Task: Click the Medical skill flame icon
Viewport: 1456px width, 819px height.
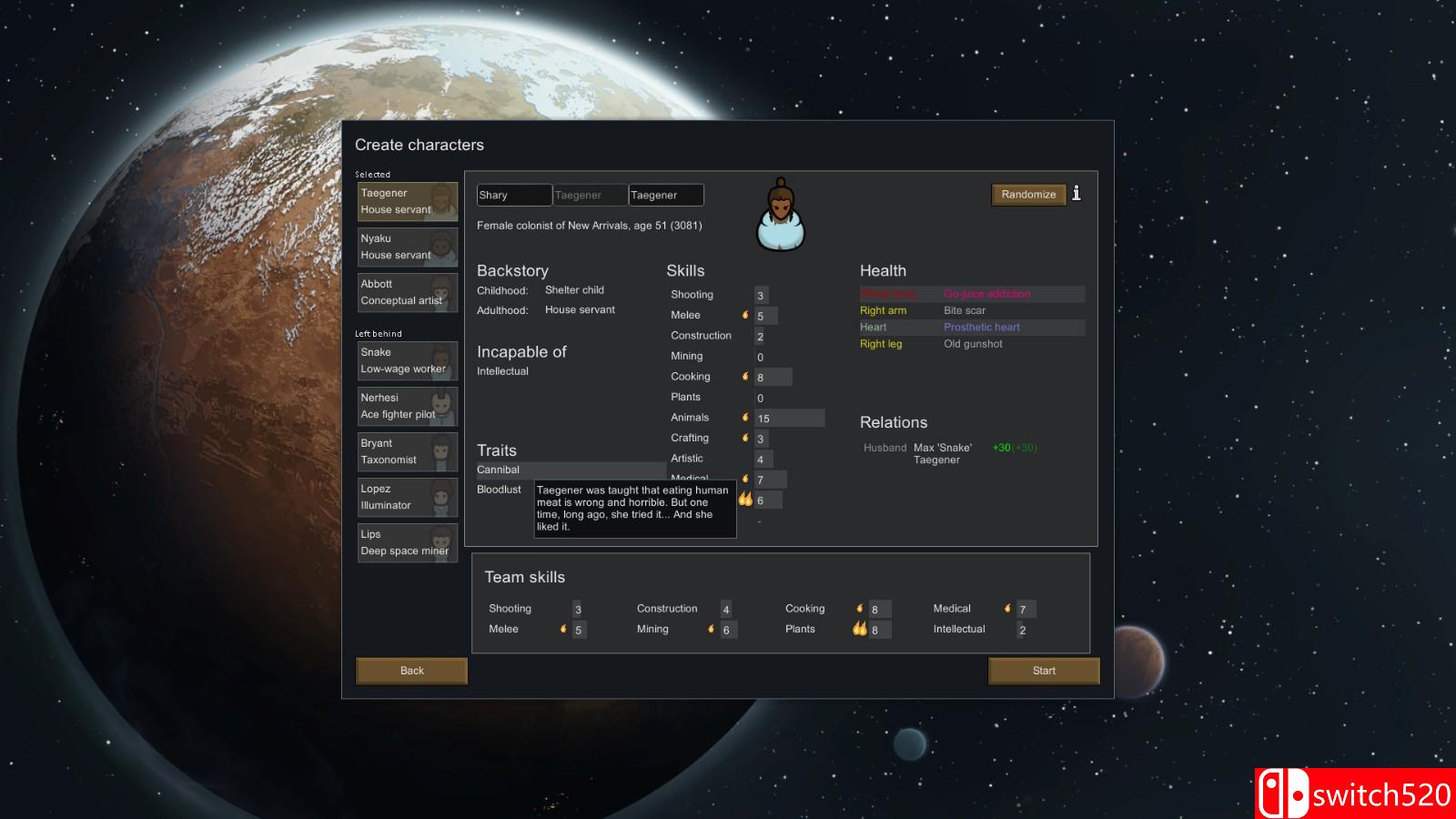Action: coord(746,479)
